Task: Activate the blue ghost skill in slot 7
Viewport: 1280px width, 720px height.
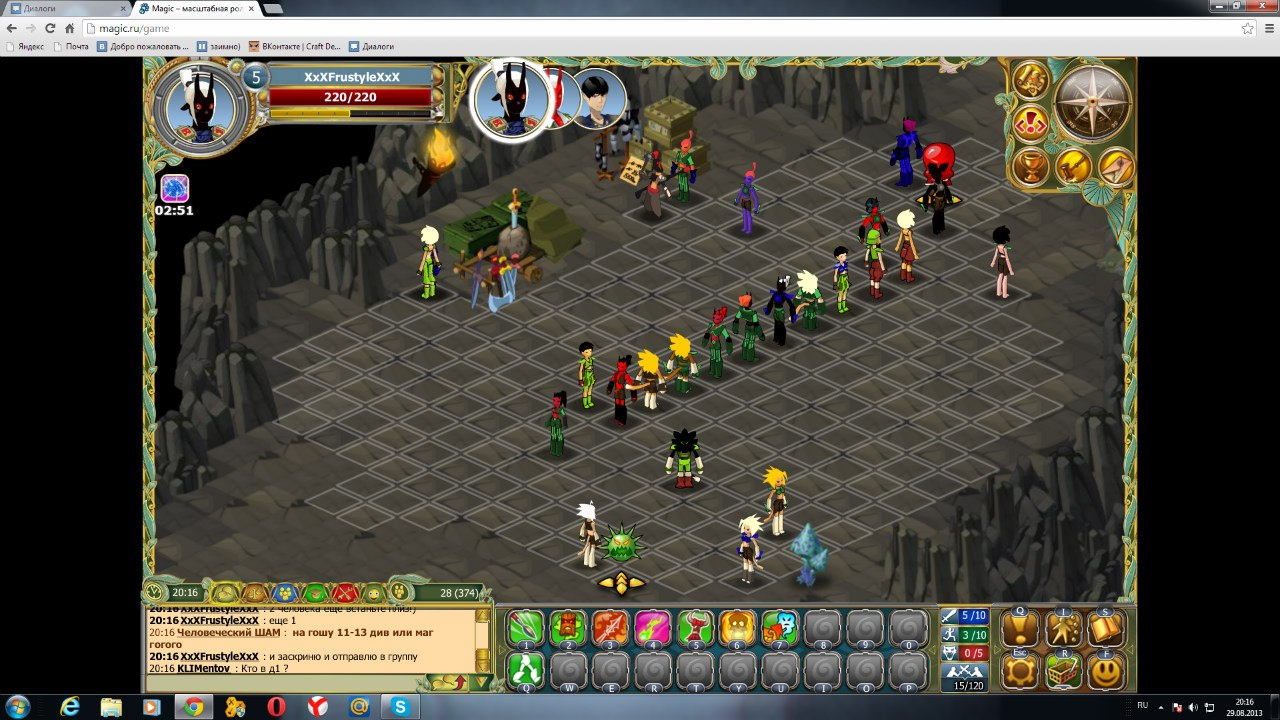Action: pyautogui.click(x=781, y=629)
